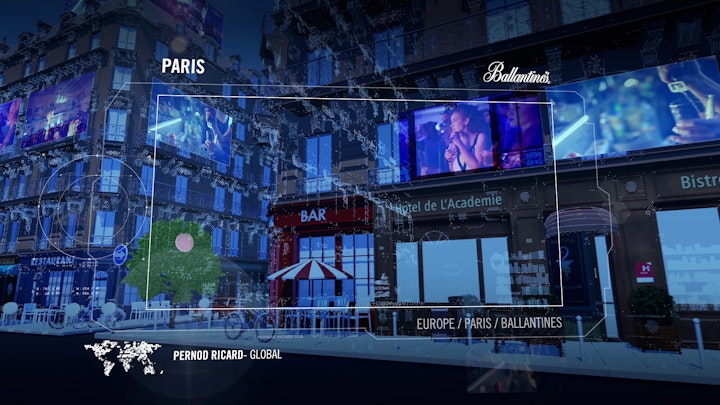Select the PARIS location title

tap(183, 68)
